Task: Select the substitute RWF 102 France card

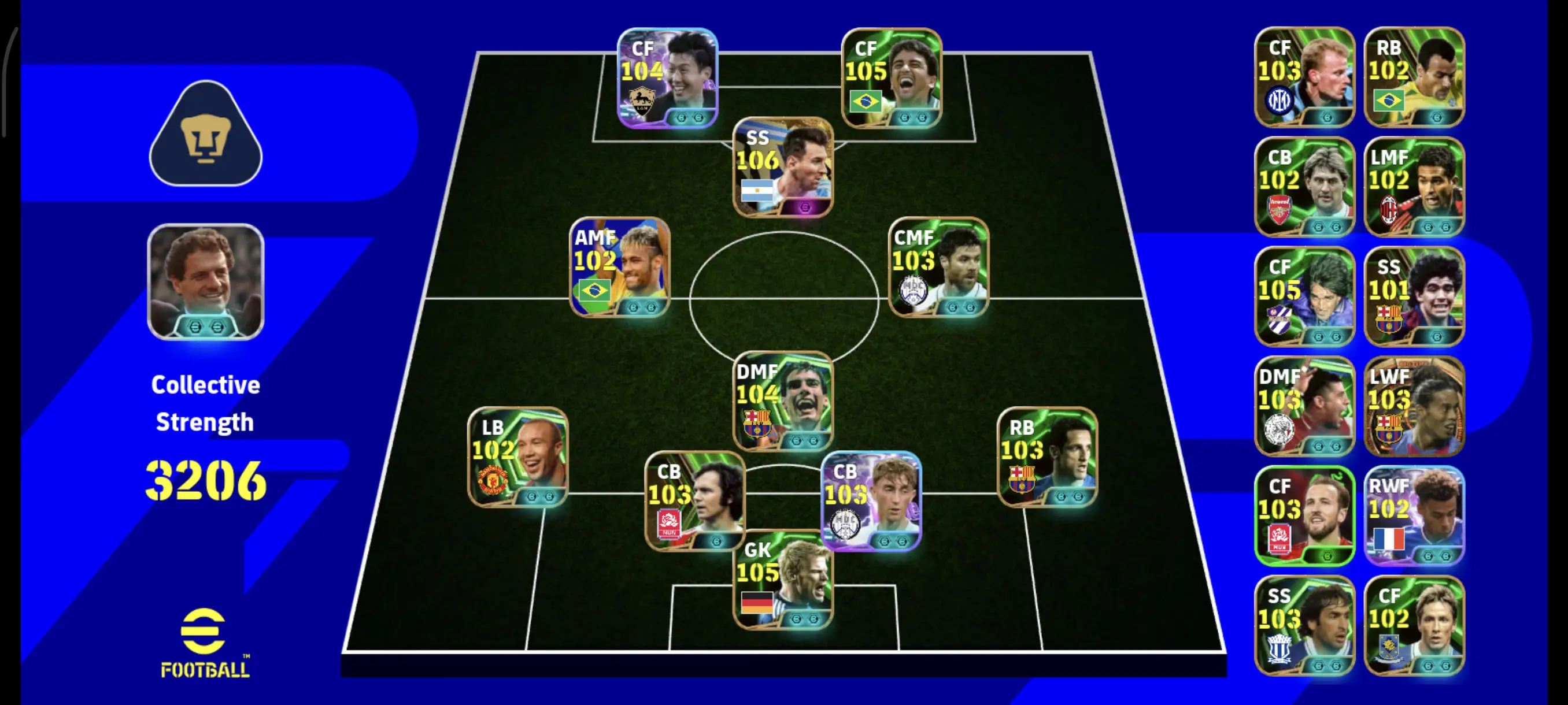Action: (x=1414, y=515)
